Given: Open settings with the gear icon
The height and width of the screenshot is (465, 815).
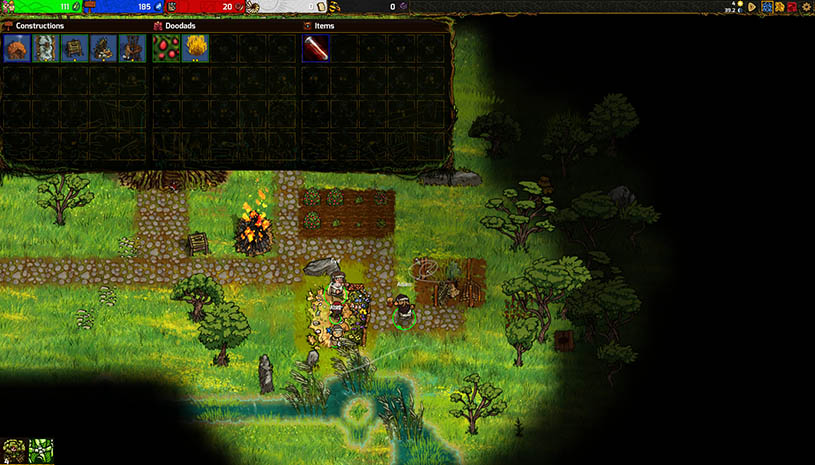Looking at the screenshot, I should click(x=806, y=7).
